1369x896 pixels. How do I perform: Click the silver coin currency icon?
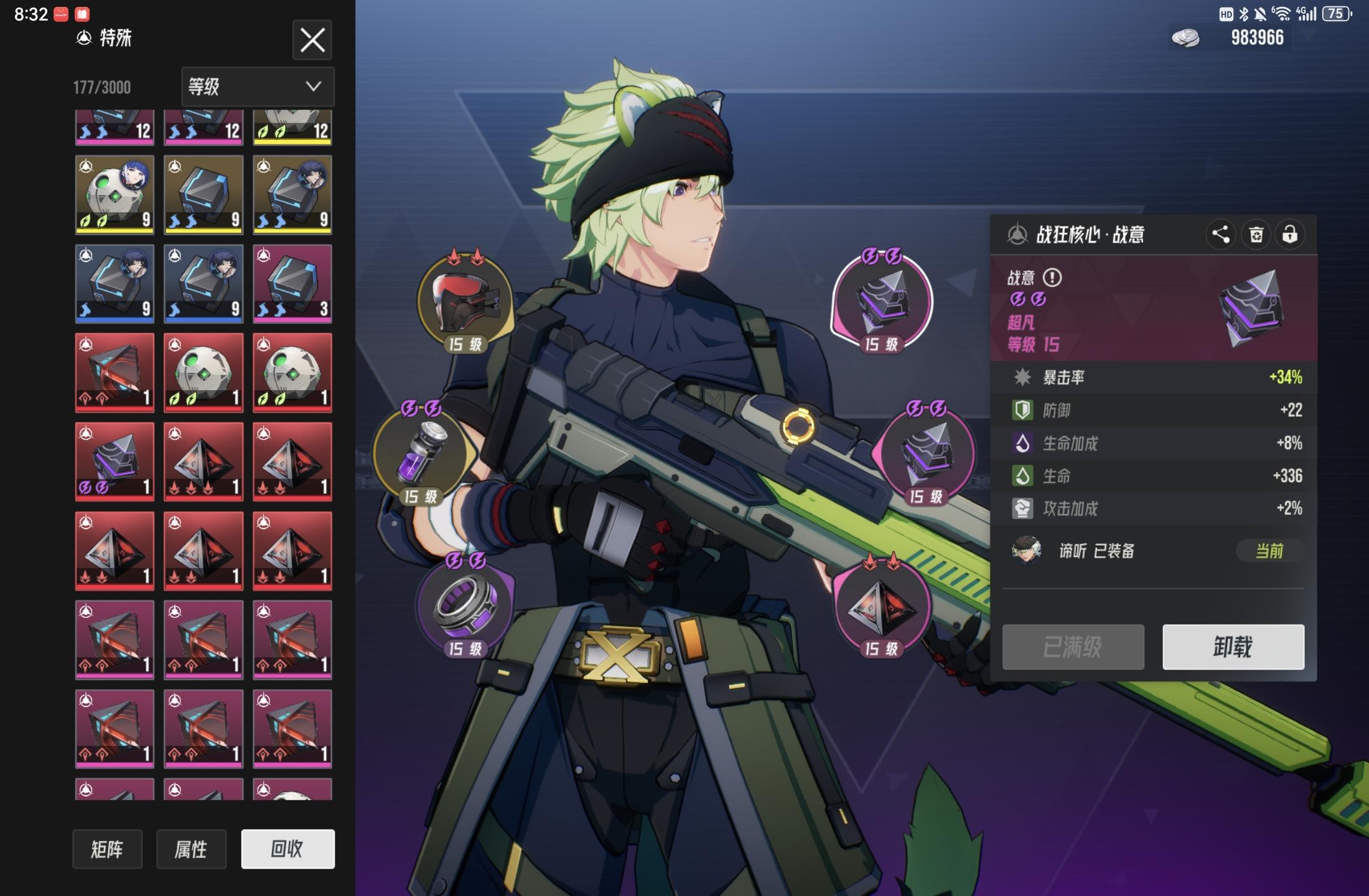point(1185,38)
